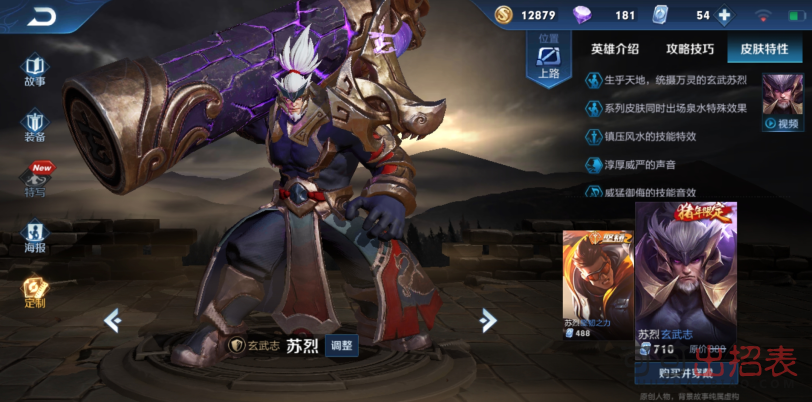Show the next skin with right arrow
Image resolution: width=812 pixels, height=402 pixels.
488,320
